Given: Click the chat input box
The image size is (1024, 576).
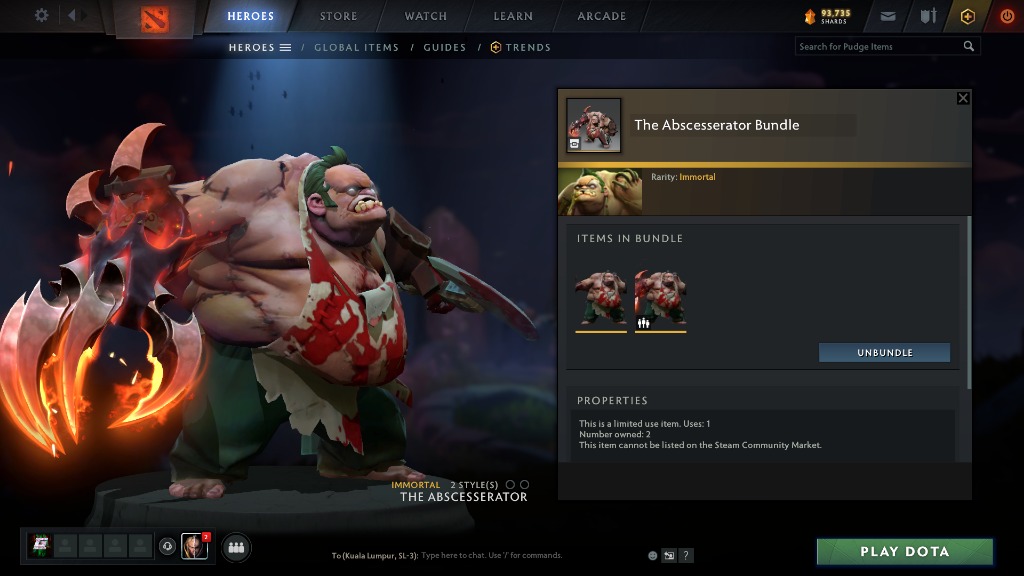Looking at the screenshot, I should pos(490,555).
